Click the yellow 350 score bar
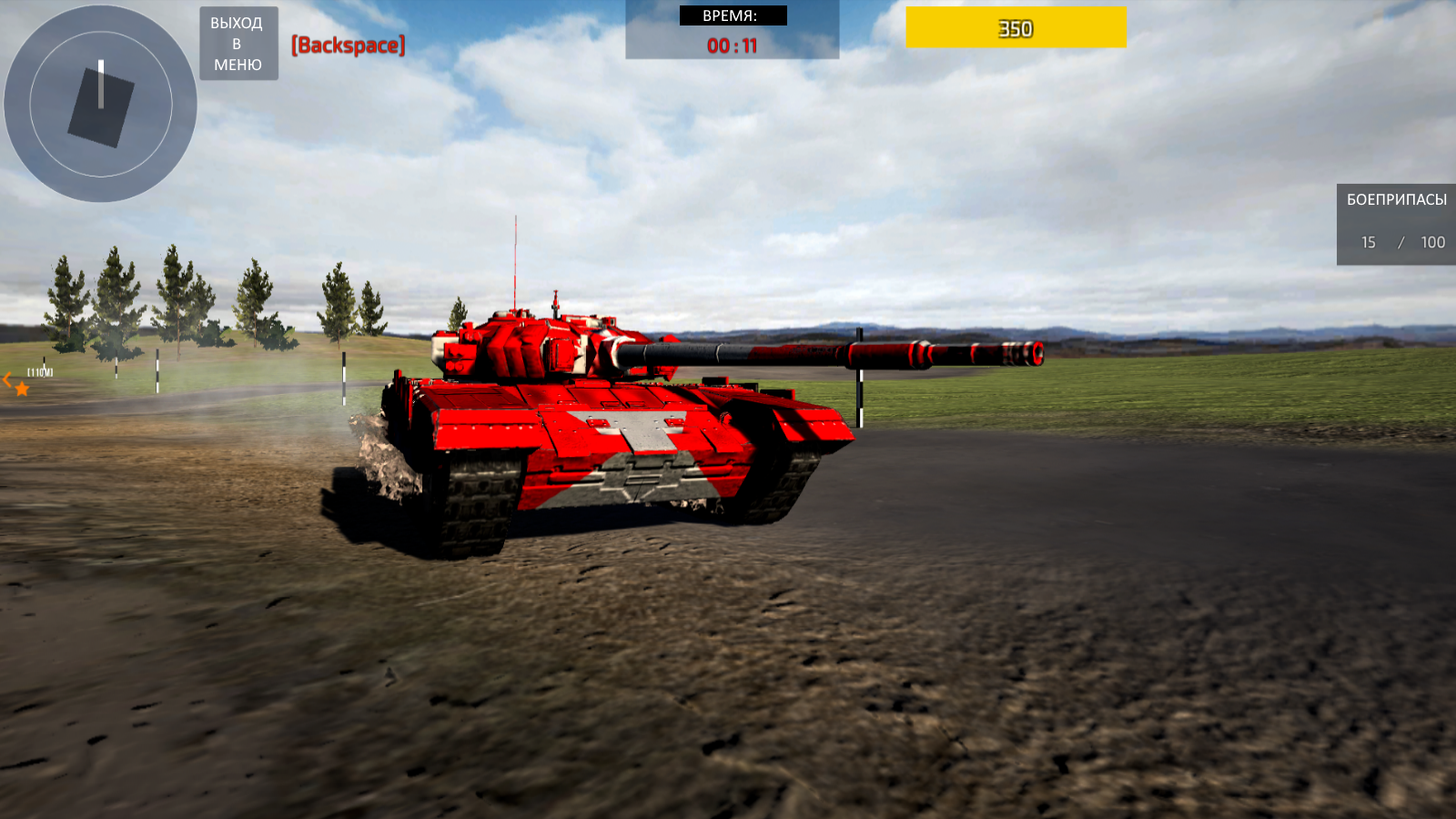Image resolution: width=1456 pixels, height=819 pixels. click(1015, 27)
